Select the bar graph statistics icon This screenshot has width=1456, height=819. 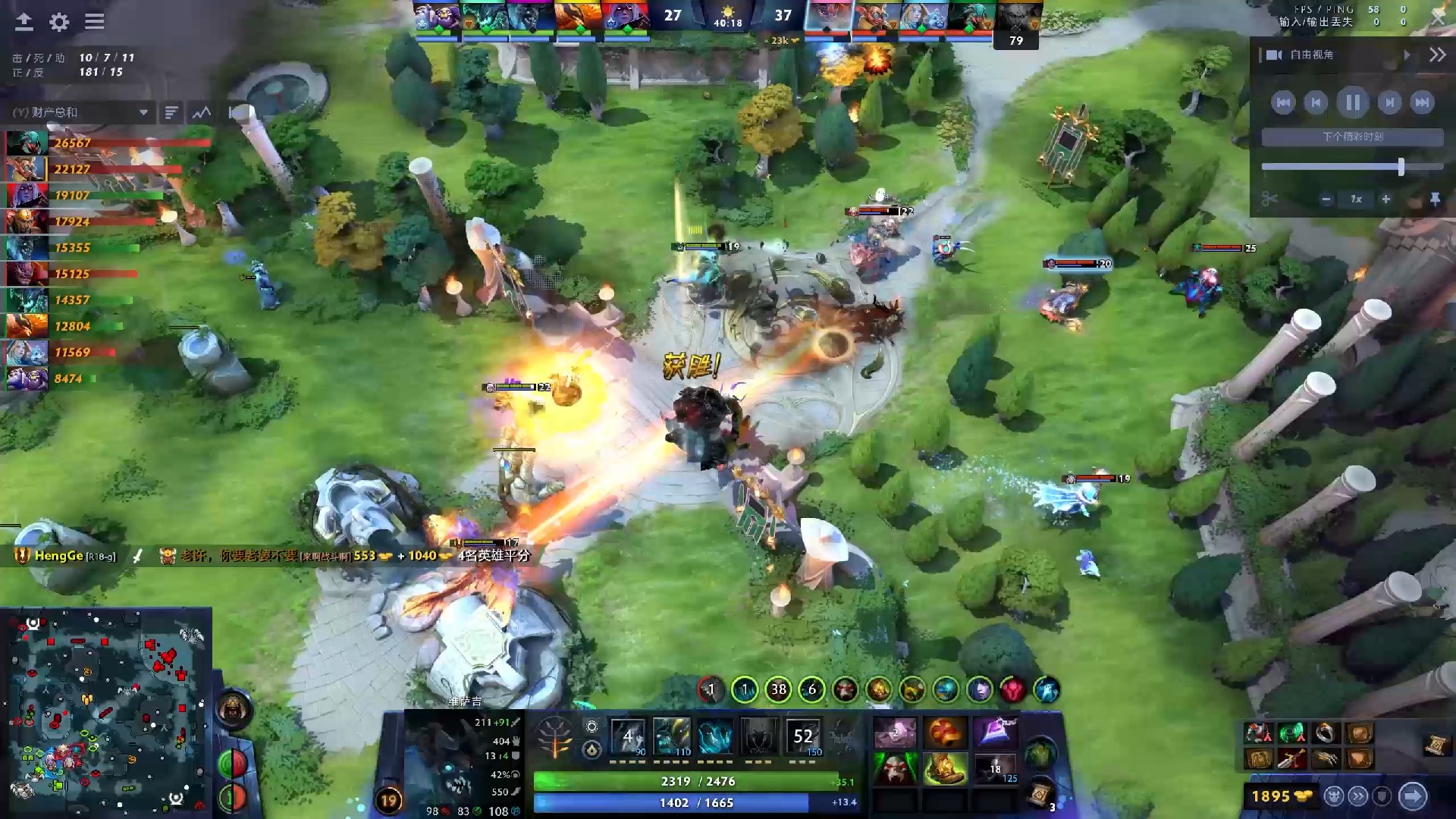tap(169, 112)
